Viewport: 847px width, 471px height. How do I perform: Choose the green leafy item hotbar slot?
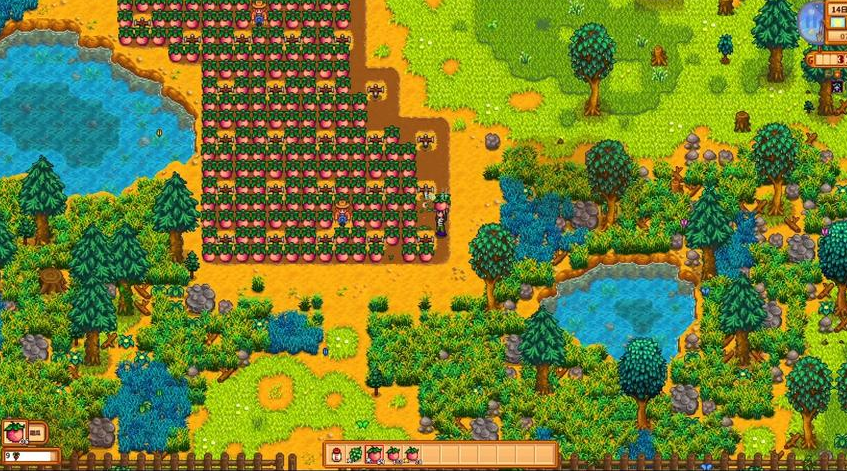pyautogui.click(x=356, y=455)
